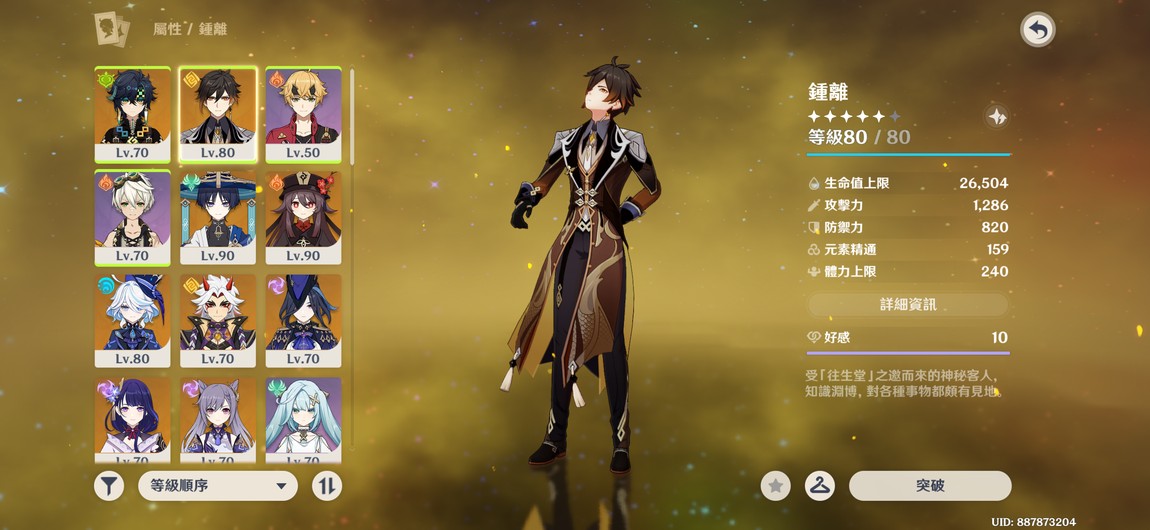
Task: Mark Zhongli as favorite with star icon
Action: coord(775,486)
